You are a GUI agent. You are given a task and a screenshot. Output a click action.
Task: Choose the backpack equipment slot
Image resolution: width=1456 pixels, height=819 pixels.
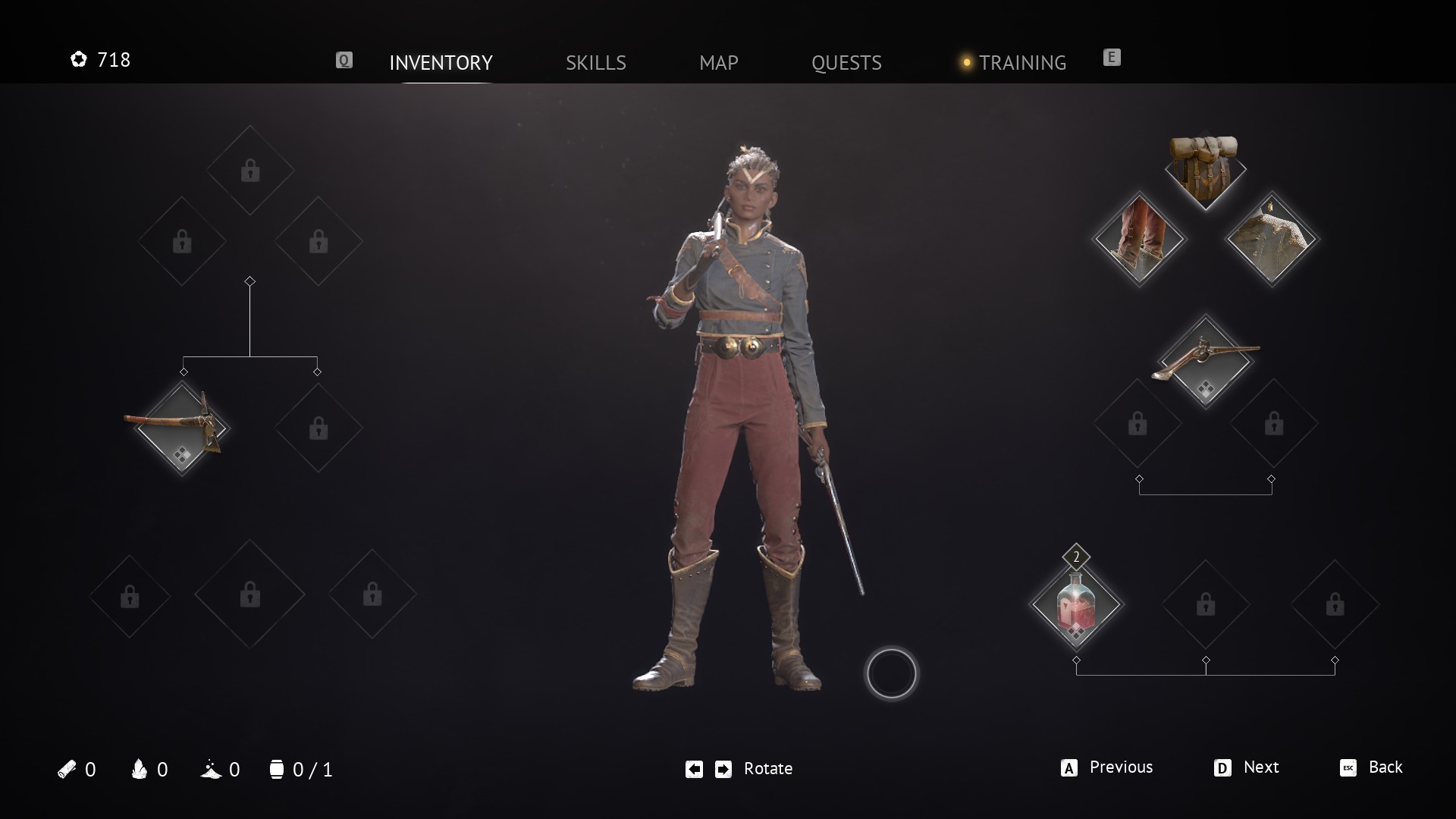[1205, 170]
